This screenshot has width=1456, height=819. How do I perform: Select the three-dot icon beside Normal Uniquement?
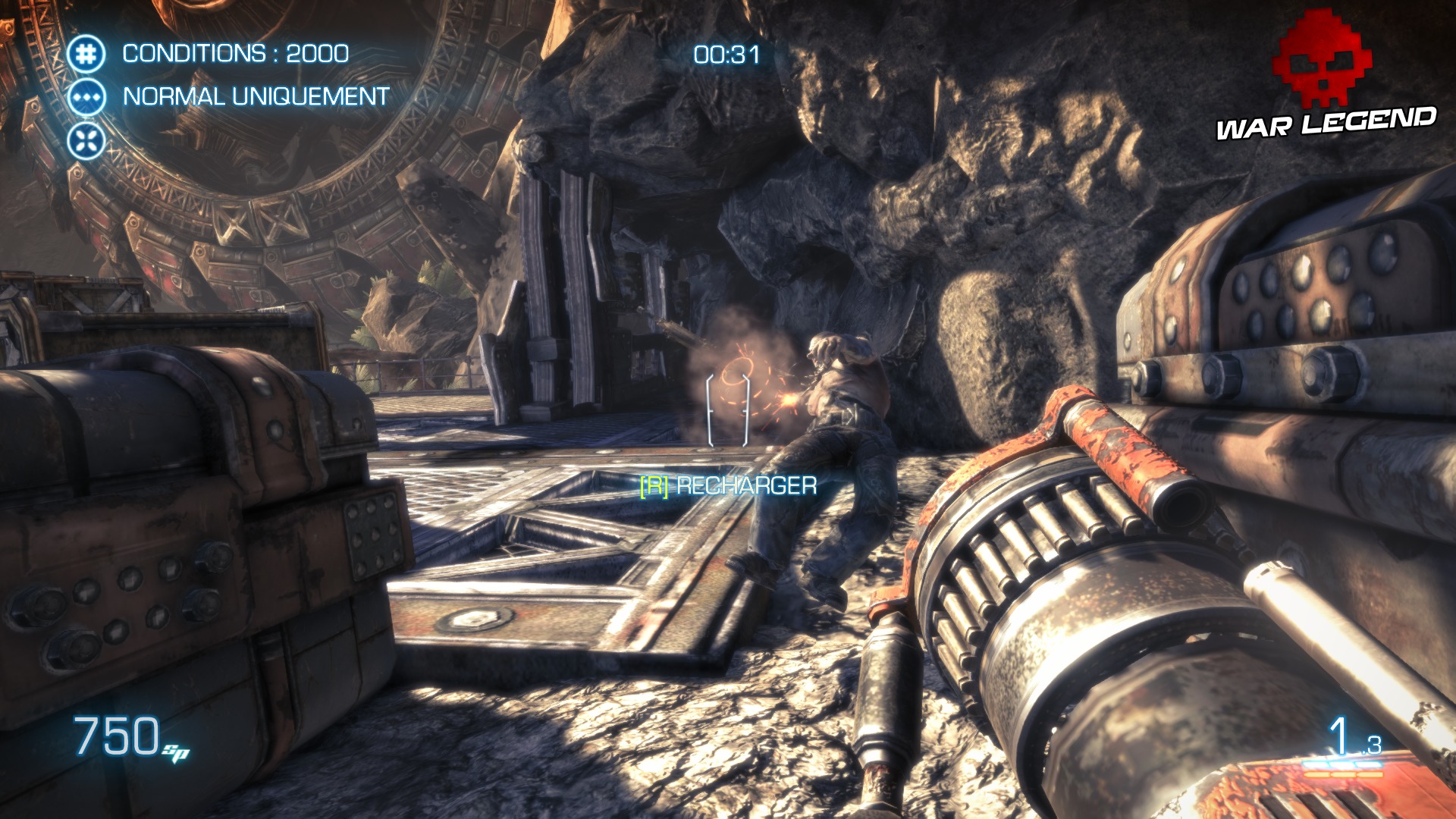point(86,98)
